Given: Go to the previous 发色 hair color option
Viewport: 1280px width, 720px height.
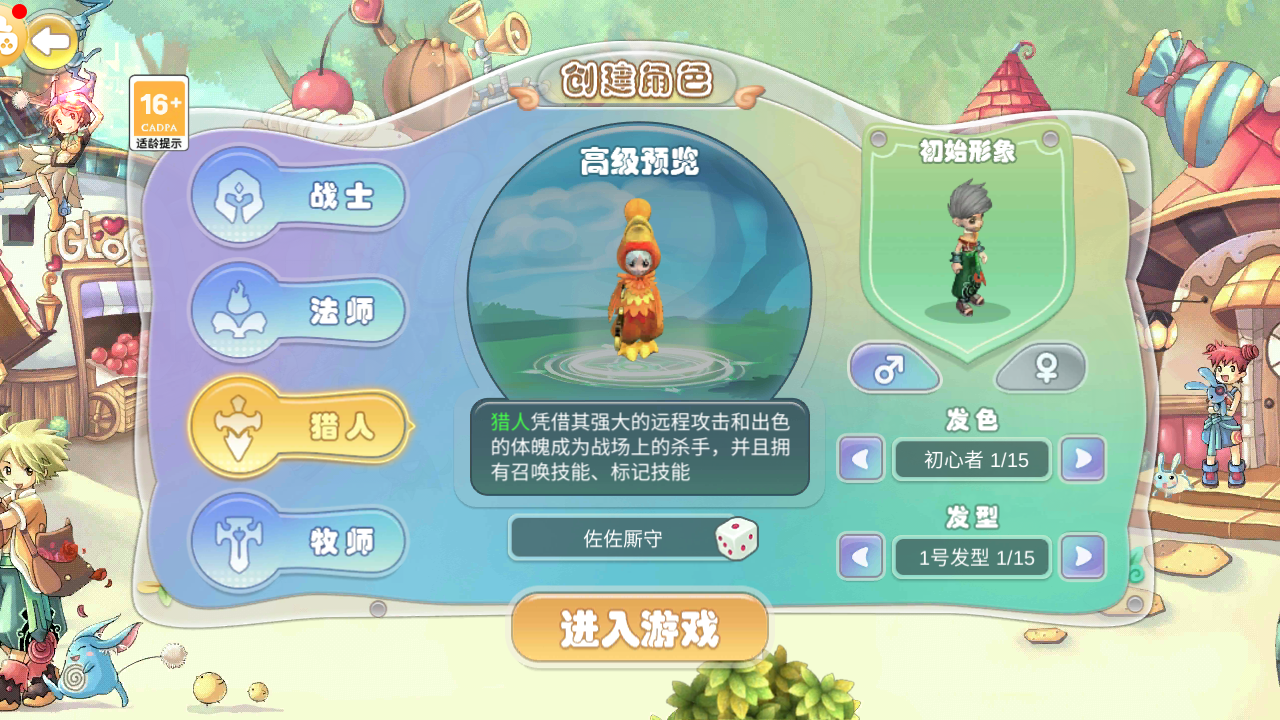Looking at the screenshot, I should click(x=860, y=460).
